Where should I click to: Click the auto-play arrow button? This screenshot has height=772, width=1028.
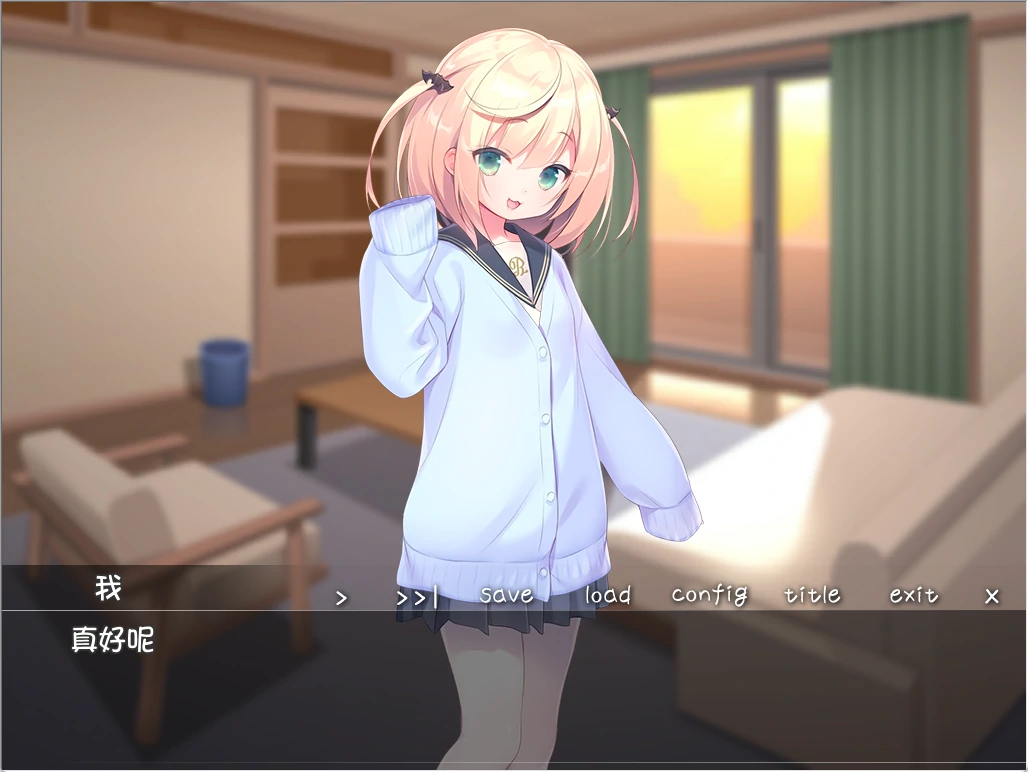pyautogui.click(x=341, y=597)
